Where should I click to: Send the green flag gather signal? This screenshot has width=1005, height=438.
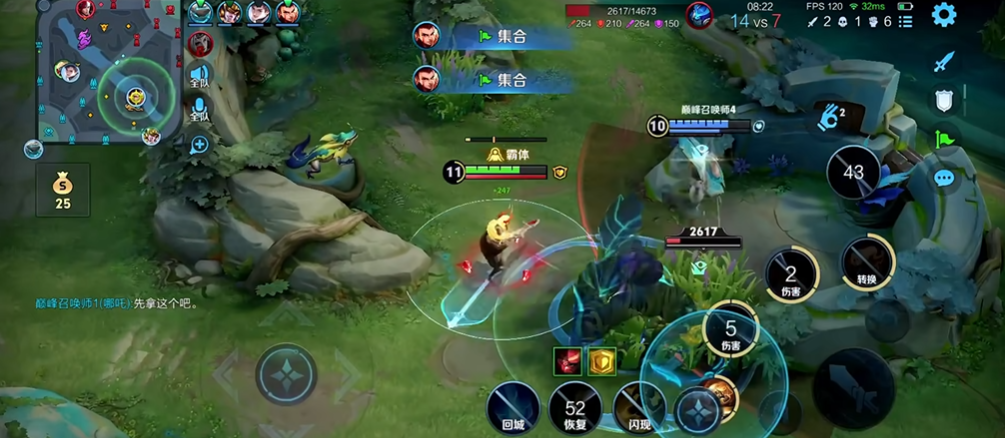(x=943, y=139)
